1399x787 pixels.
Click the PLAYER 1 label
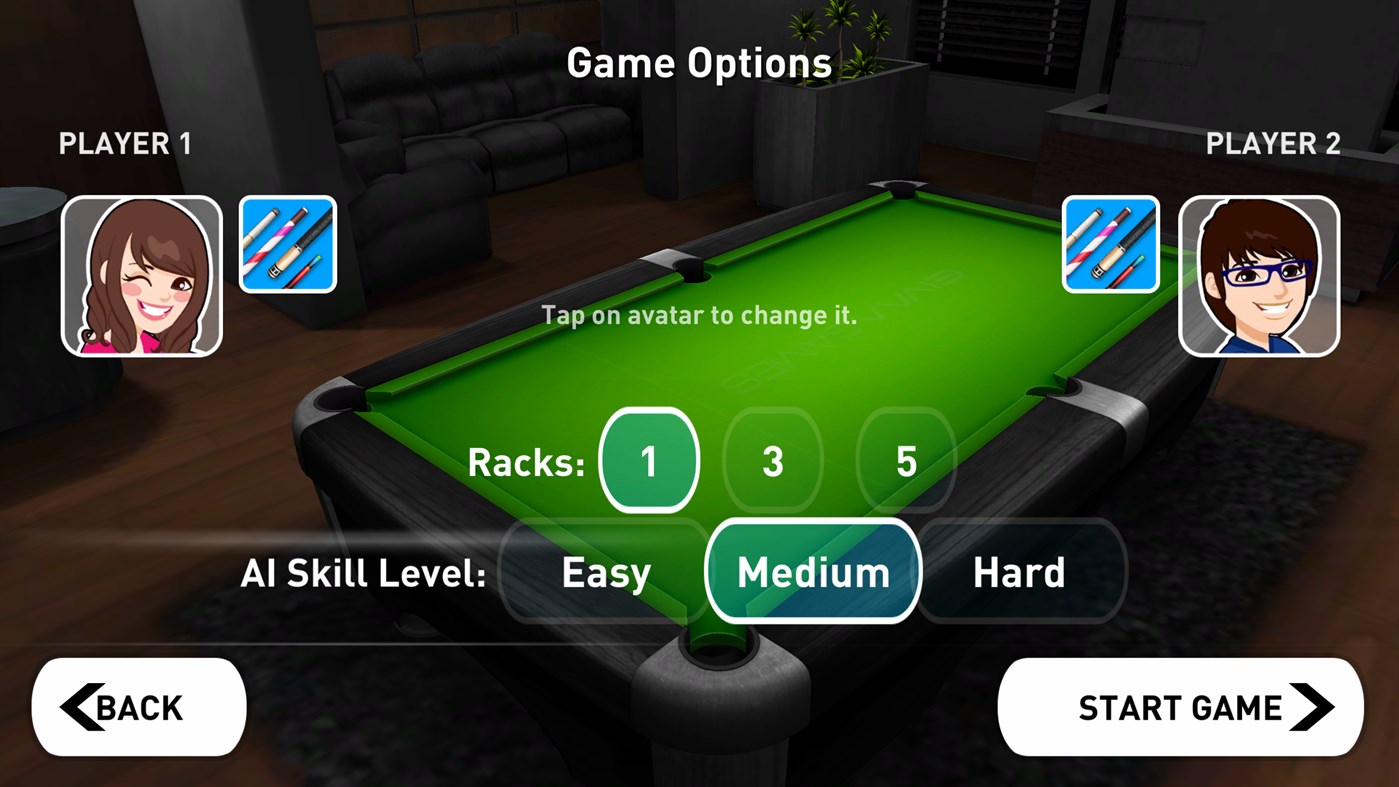coord(124,143)
